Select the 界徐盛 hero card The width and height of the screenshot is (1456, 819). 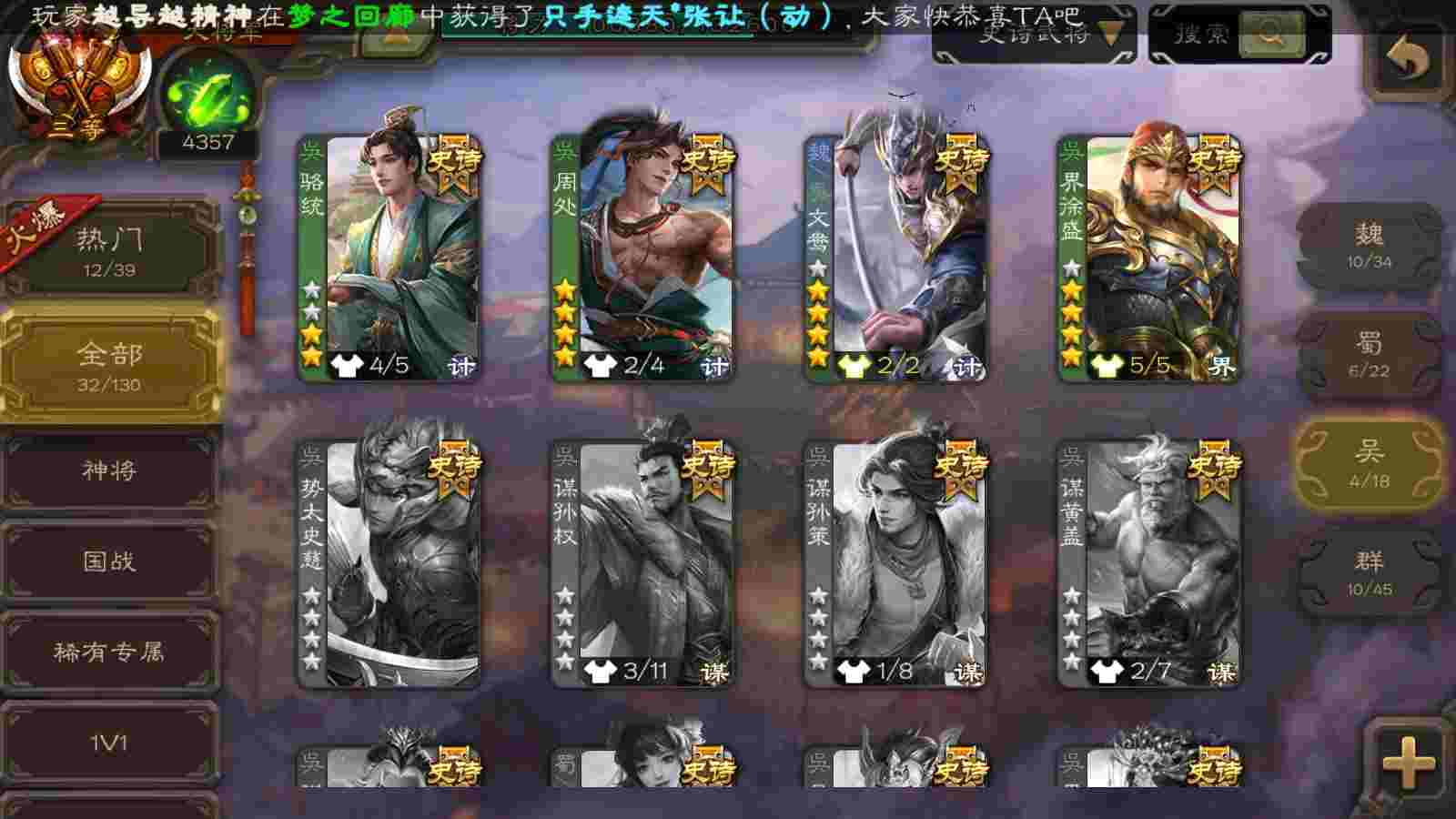(1148, 258)
